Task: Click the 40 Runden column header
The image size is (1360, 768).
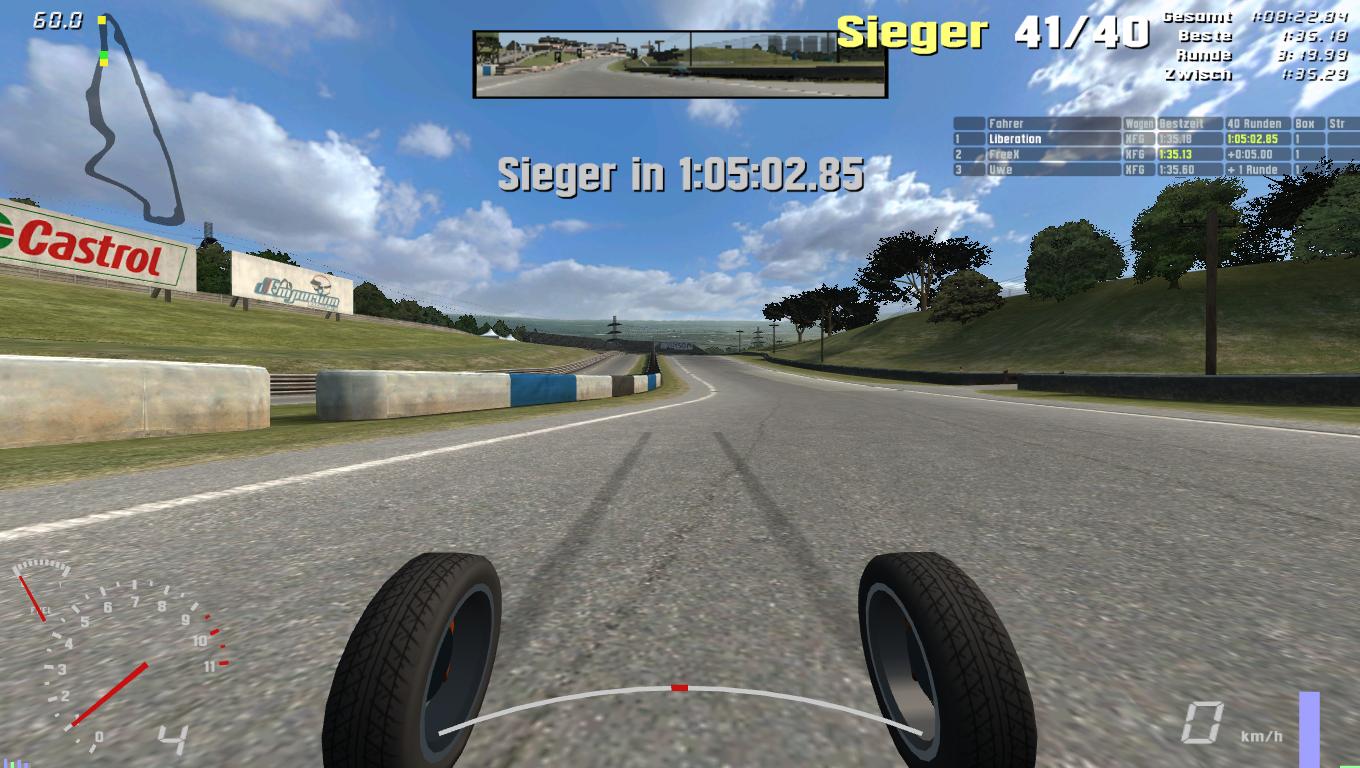Action: coord(1254,124)
